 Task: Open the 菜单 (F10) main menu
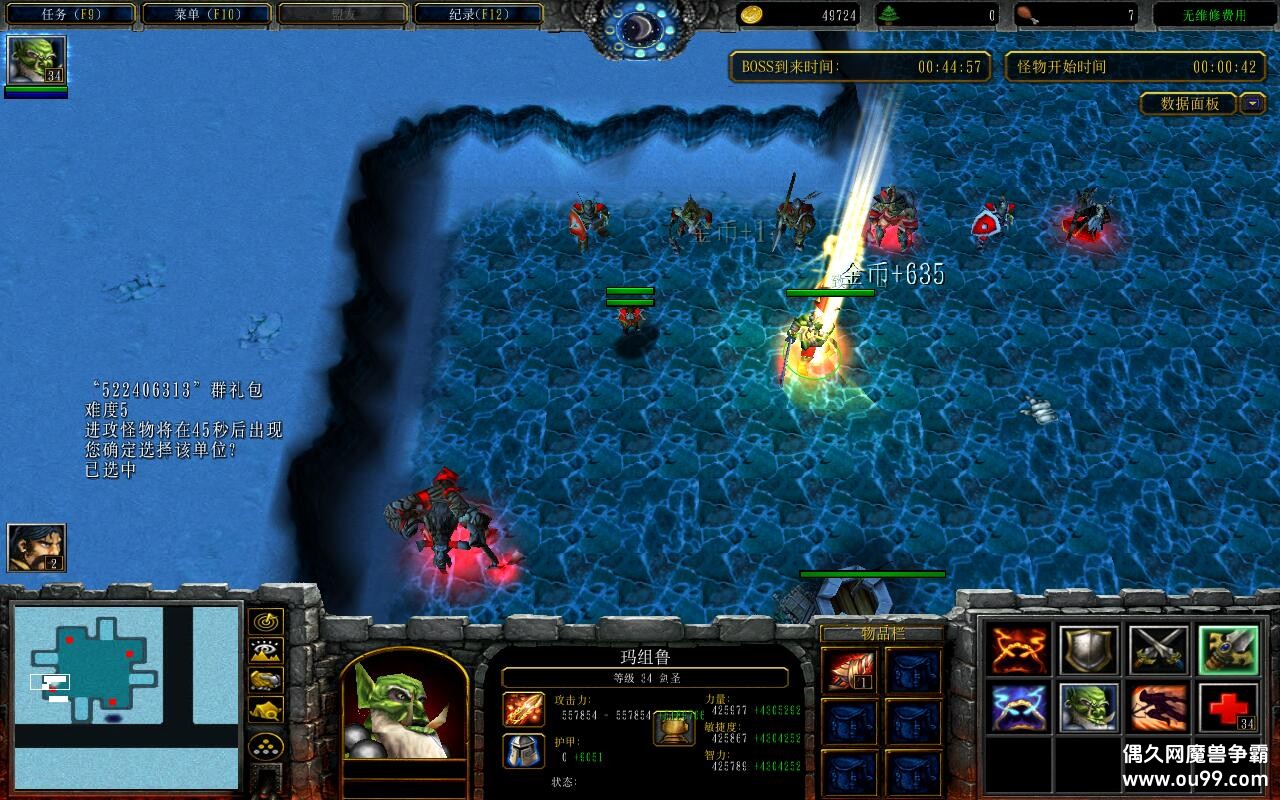207,14
